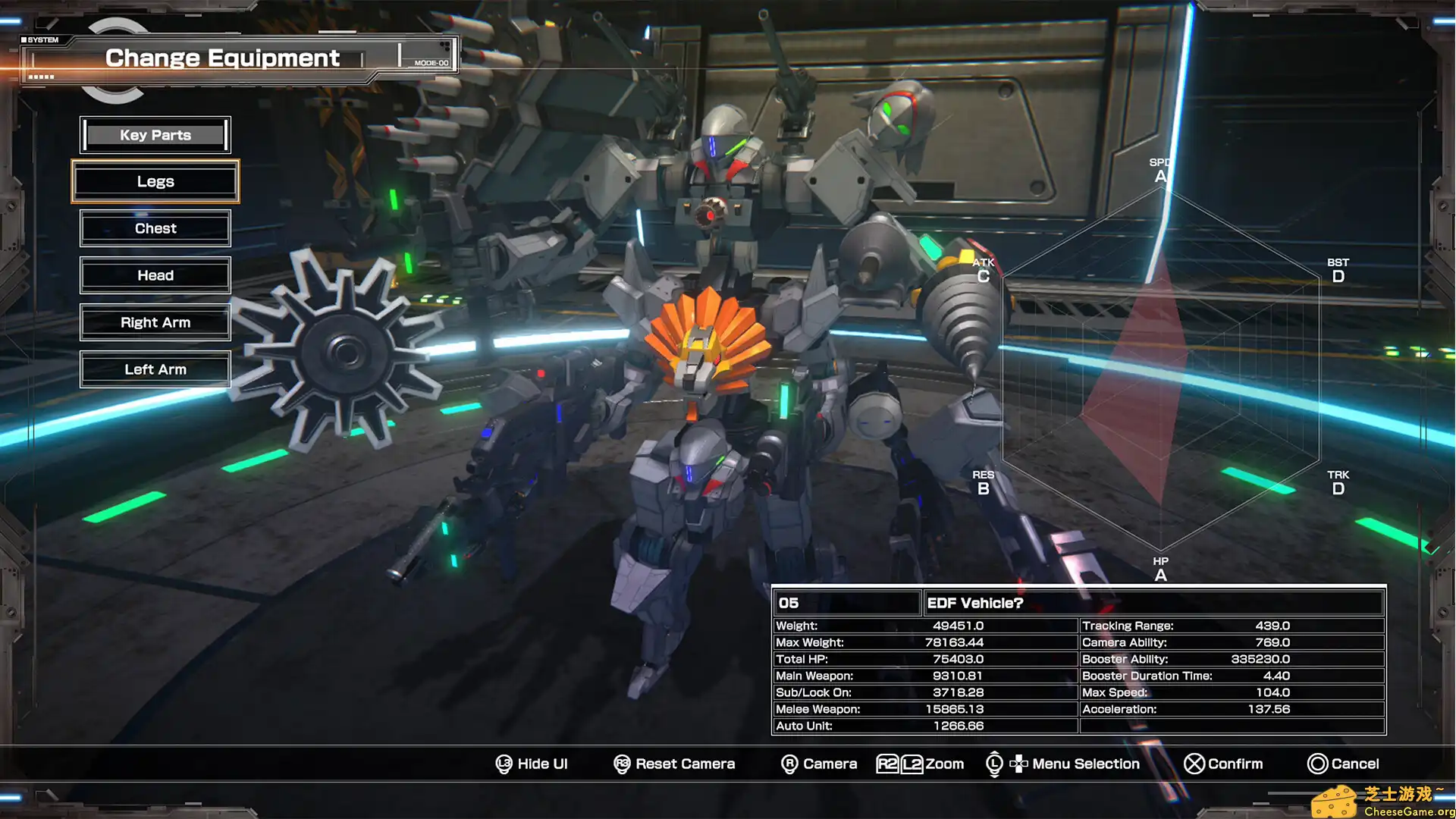
Task: Select the R1 Camera button icon
Action: (789, 764)
